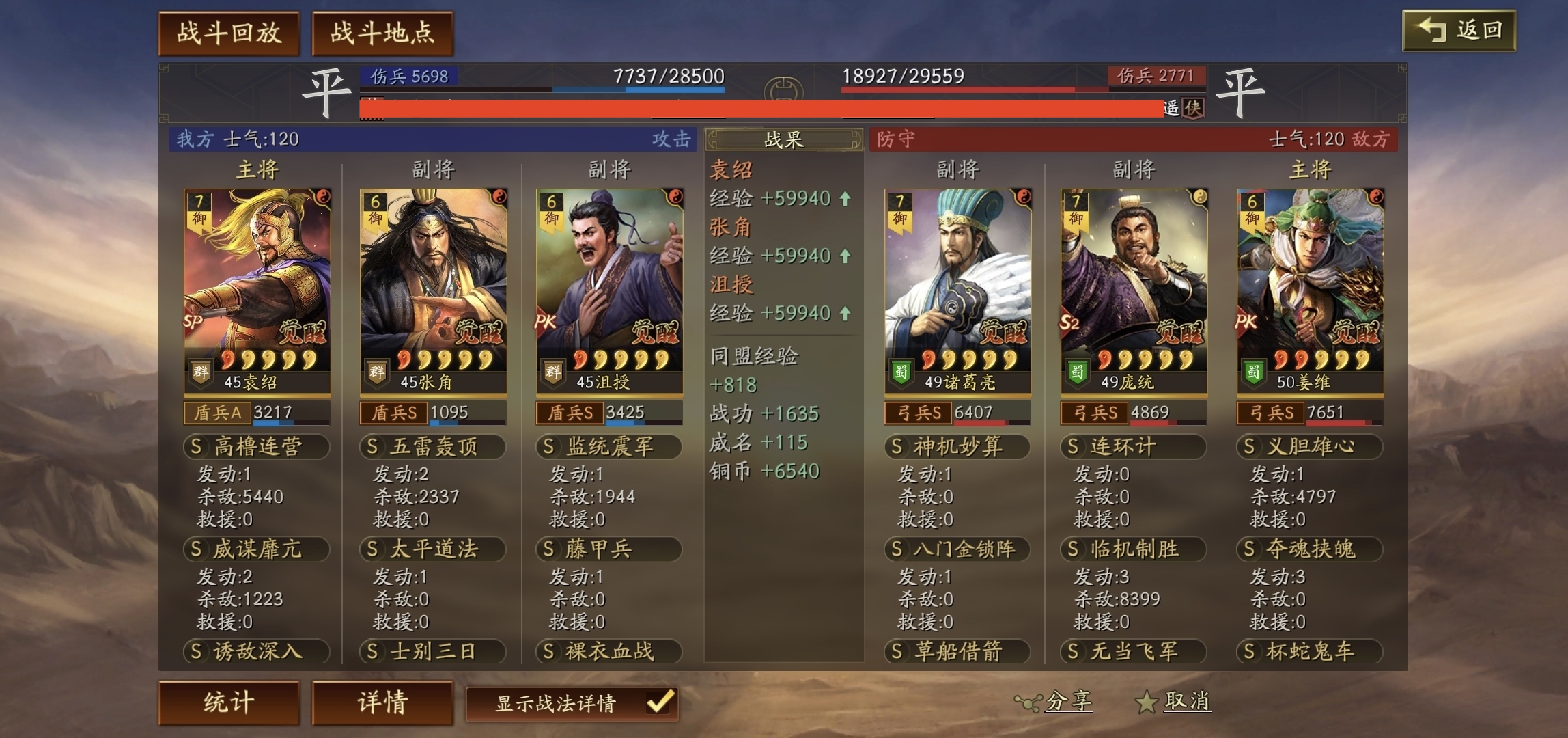
Task: Expand the S 高橹连营 skill details
Action: (x=258, y=446)
